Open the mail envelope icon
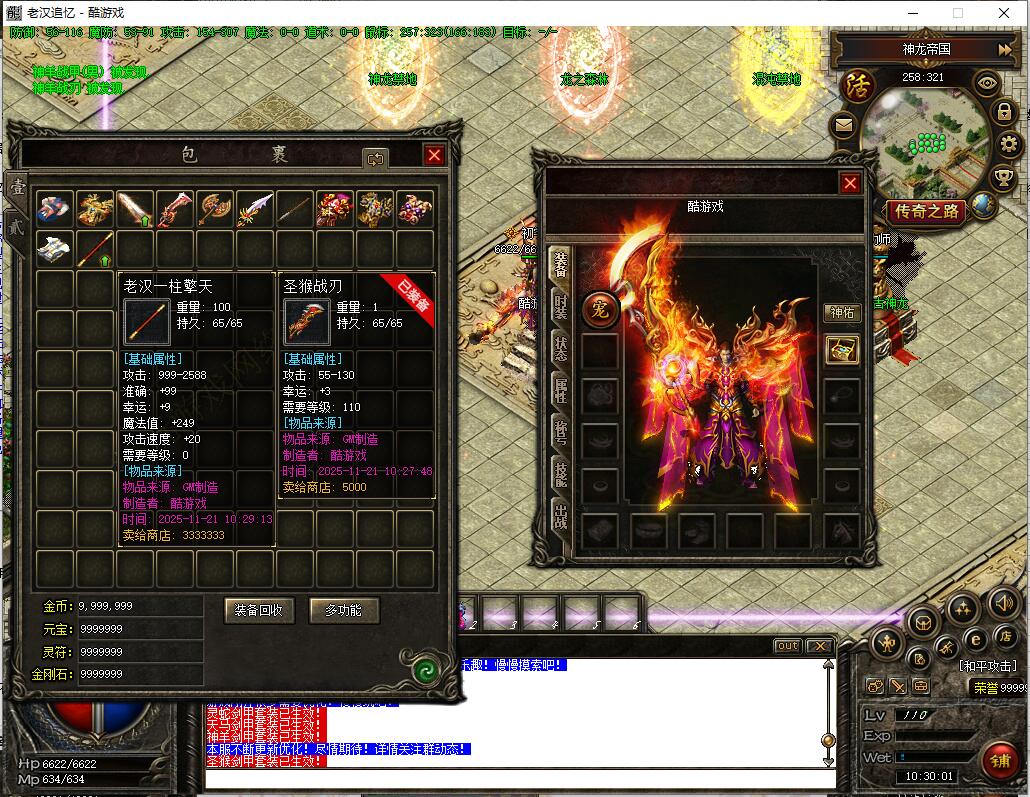The height and width of the screenshot is (797, 1030). (x=843, y=125)
